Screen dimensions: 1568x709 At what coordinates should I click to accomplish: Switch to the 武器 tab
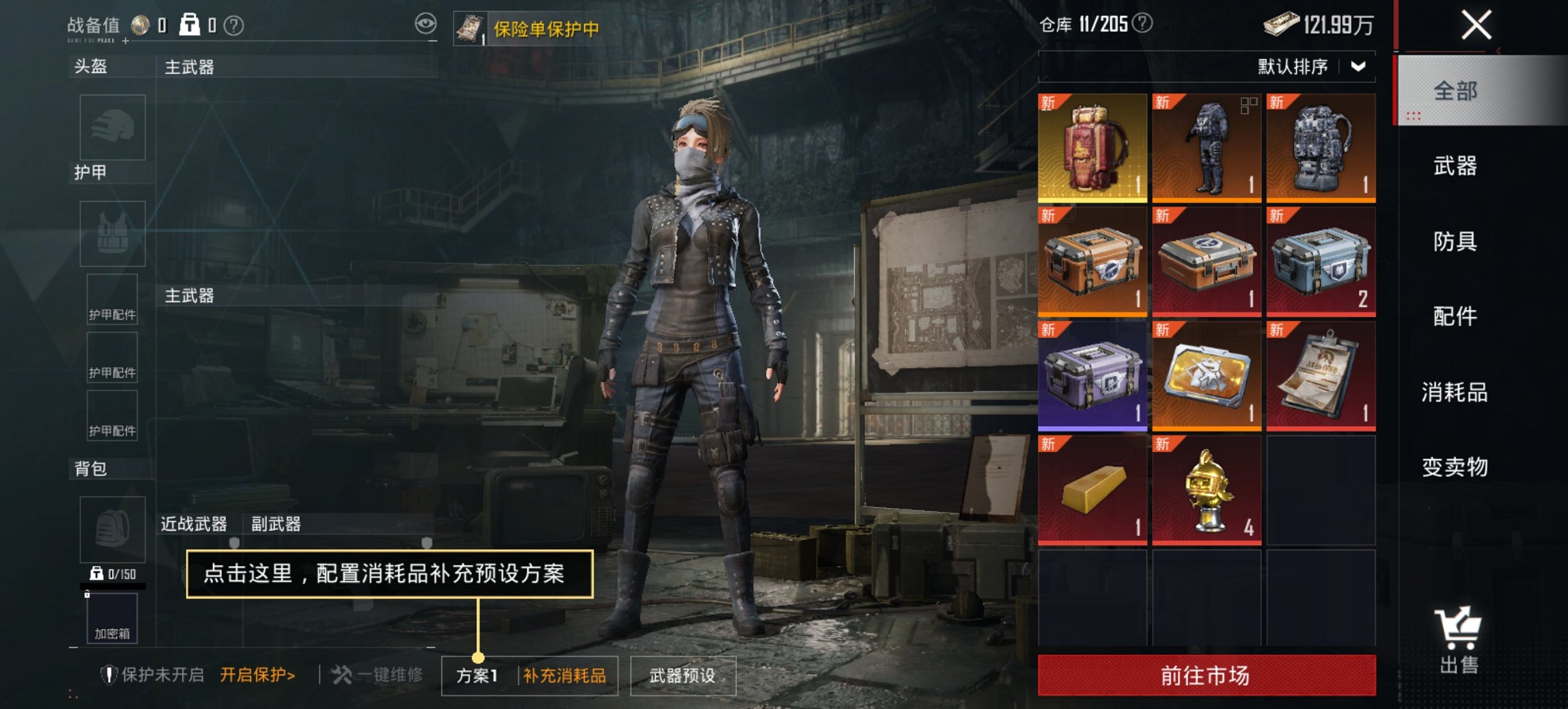pos(1457,166)
